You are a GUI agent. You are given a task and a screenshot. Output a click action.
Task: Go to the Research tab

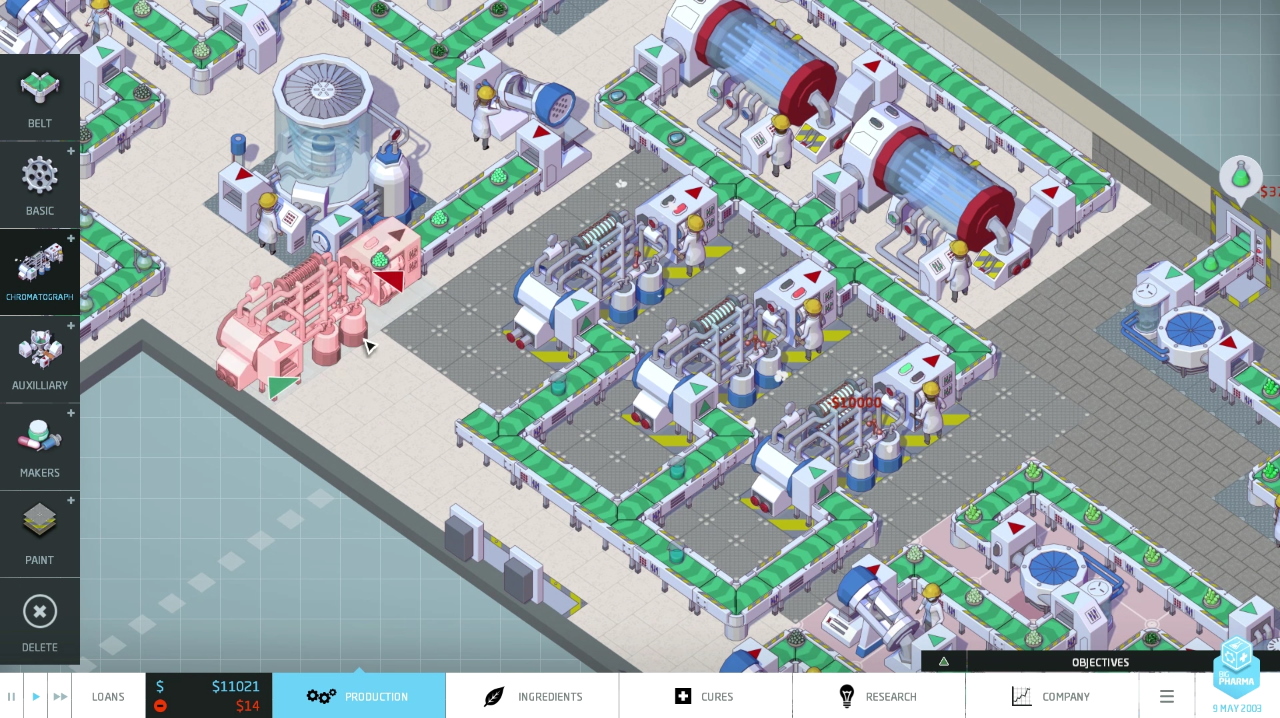coord(878,696)
